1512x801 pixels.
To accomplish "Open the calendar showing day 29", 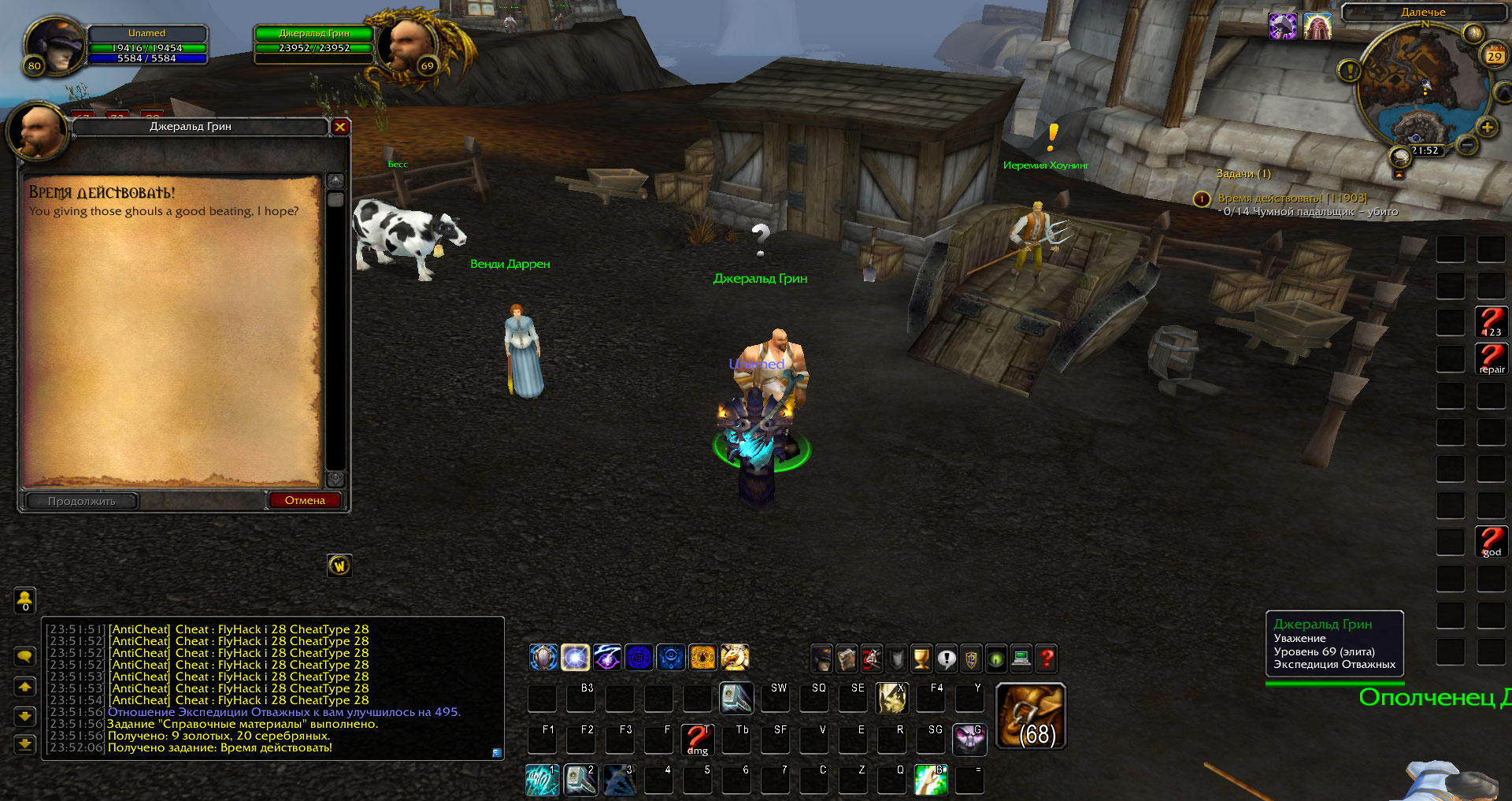I will click(1494, 56).
